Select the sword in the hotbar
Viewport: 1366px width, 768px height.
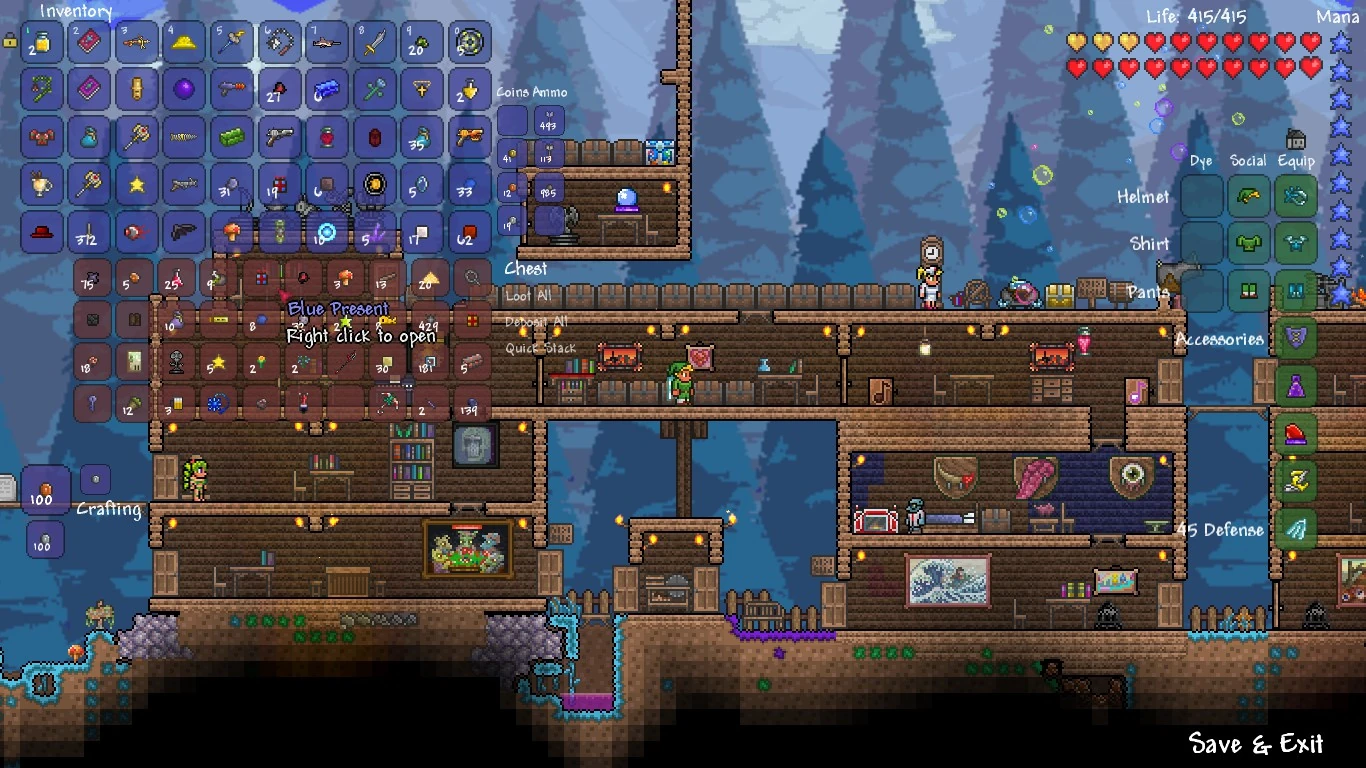point(373,42)
